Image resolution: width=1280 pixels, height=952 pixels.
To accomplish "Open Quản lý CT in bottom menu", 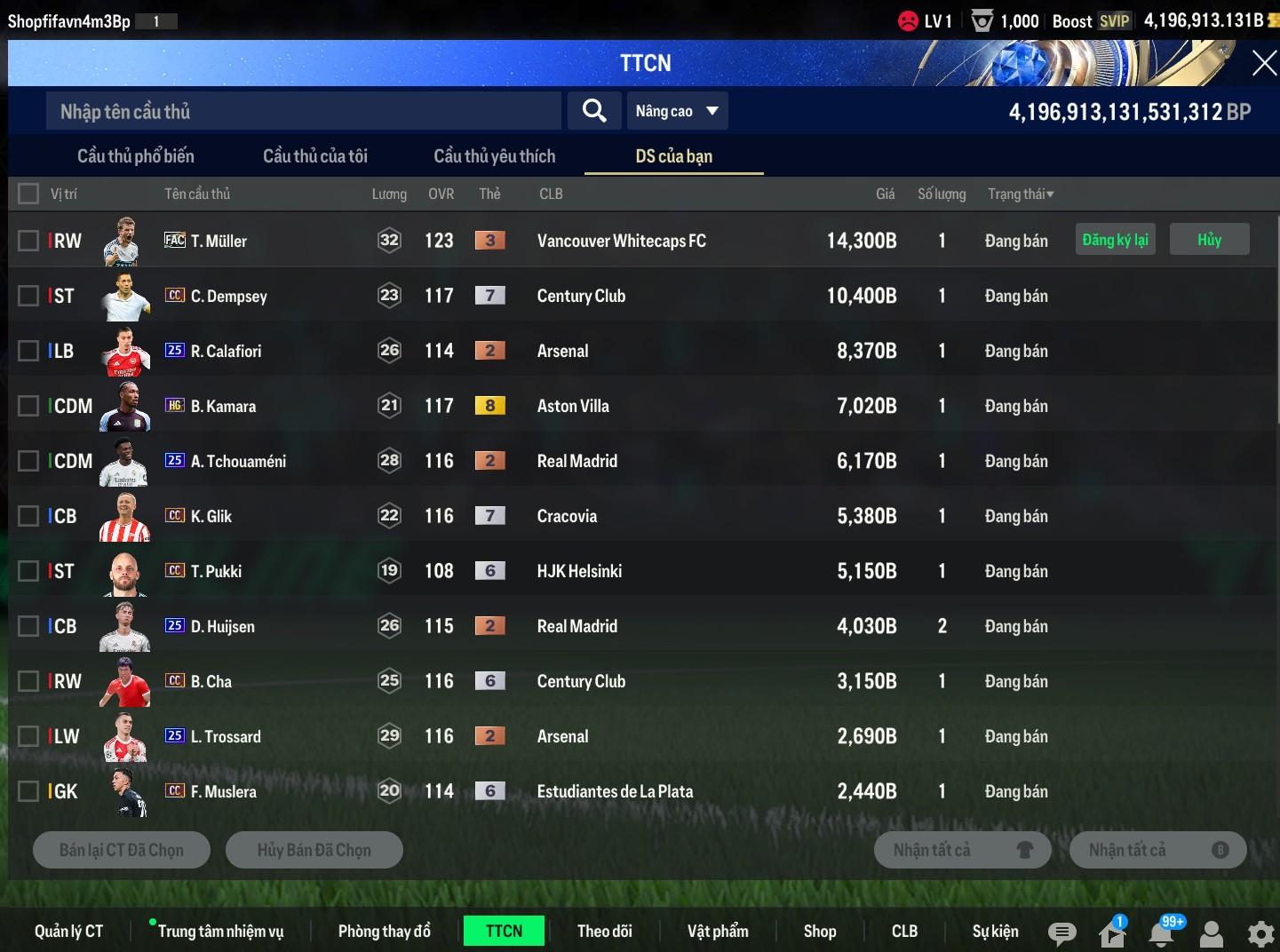I will coord(68,931).
